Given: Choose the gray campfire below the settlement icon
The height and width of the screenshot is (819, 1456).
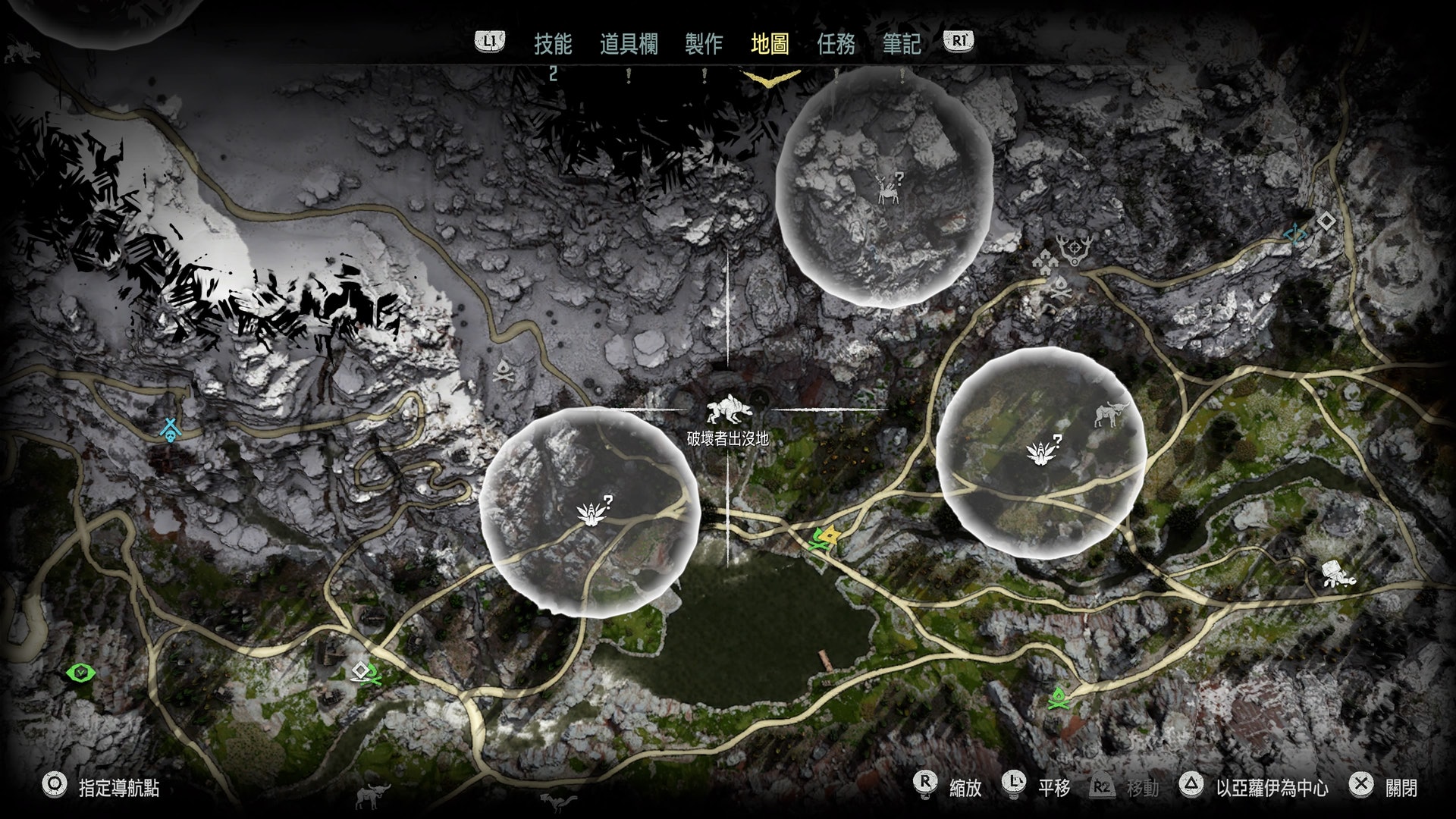Looking at the screenshot, I should [x=1059, y=287].
